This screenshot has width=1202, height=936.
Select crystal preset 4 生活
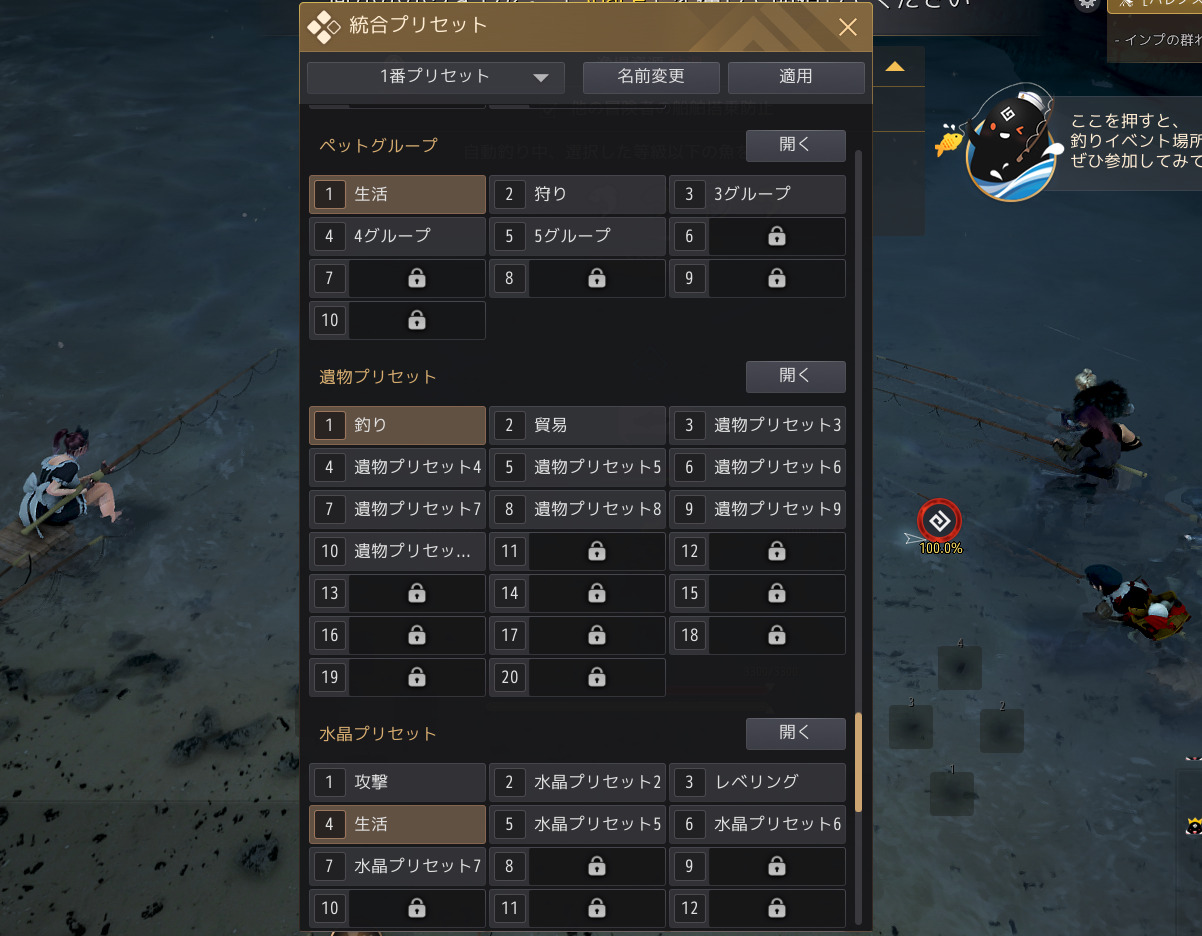398,824
